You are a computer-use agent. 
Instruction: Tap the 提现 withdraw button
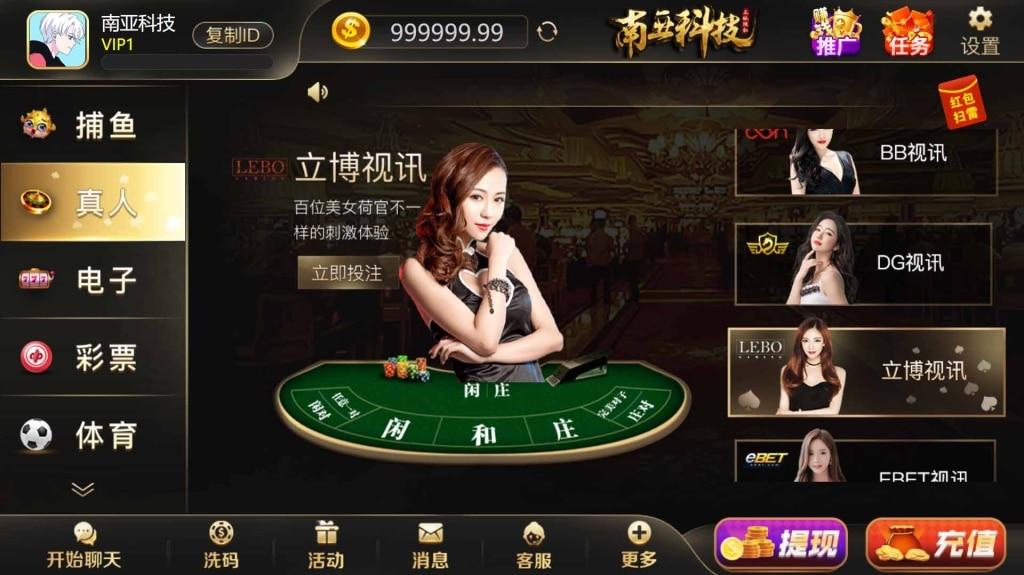coord(781,545)
